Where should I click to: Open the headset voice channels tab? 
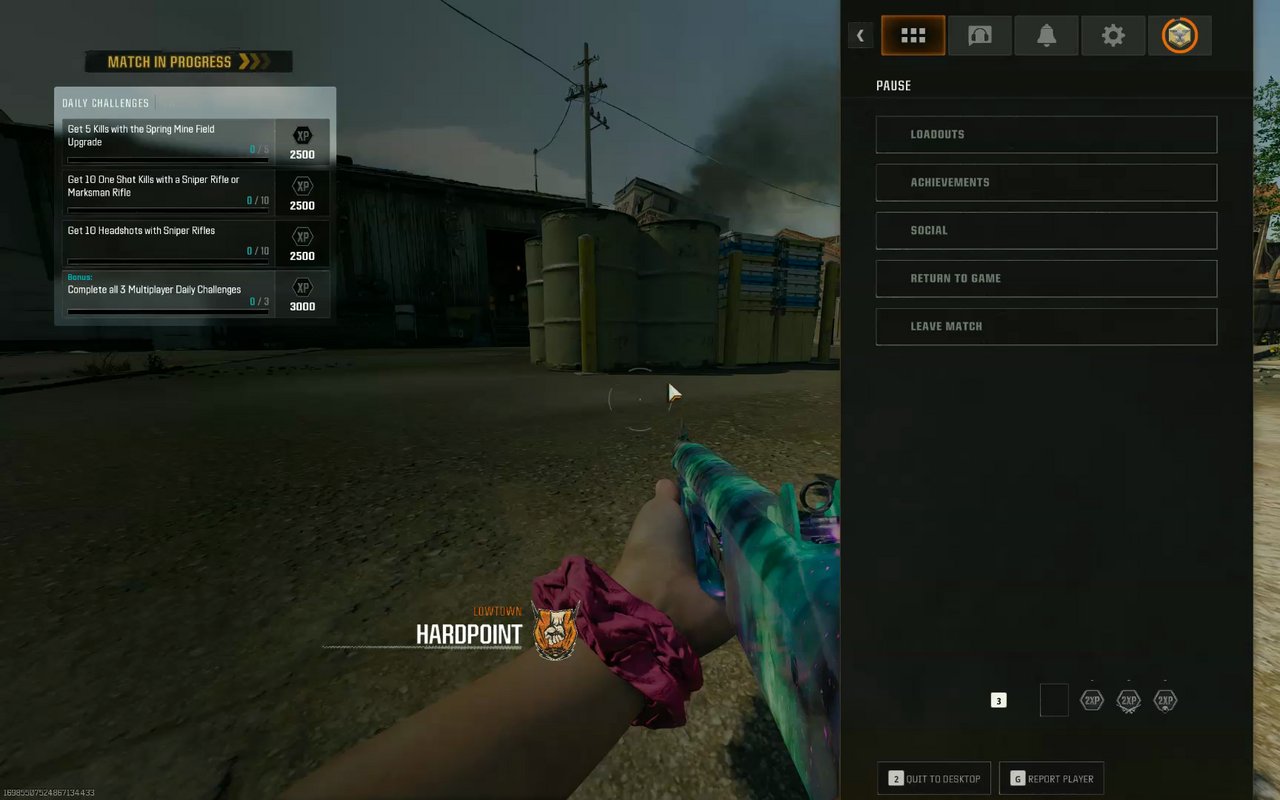click(980, 36)
